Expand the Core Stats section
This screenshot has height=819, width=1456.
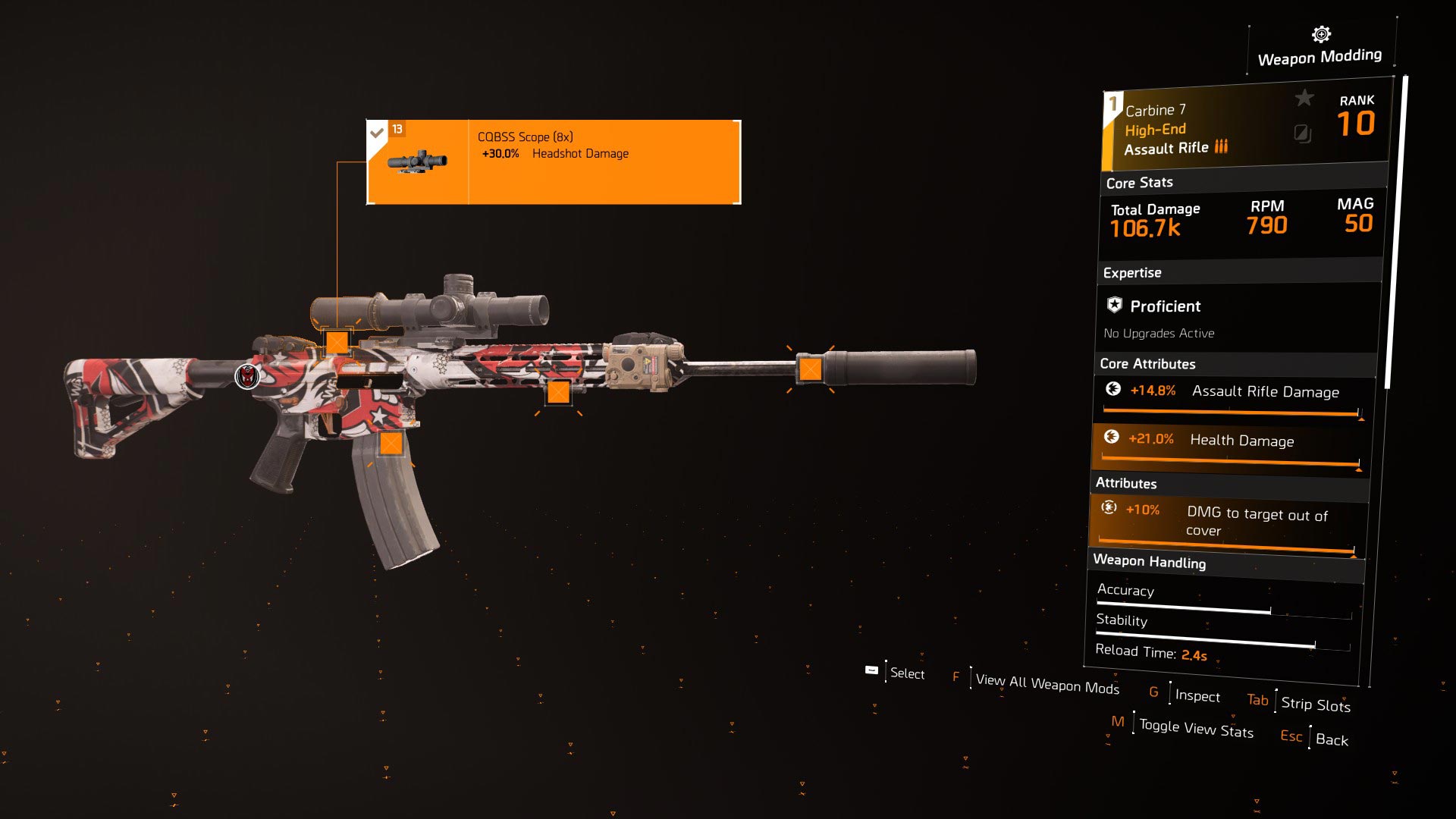1138,182
